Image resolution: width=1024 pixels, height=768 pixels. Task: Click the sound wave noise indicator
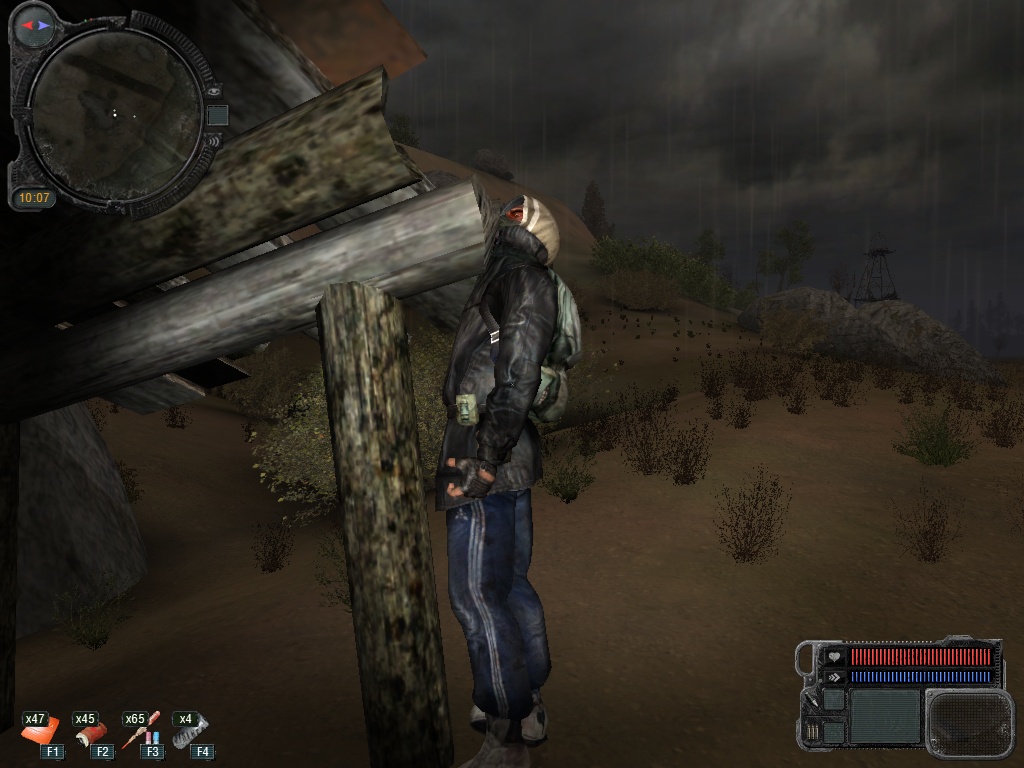tap(213, 141)
